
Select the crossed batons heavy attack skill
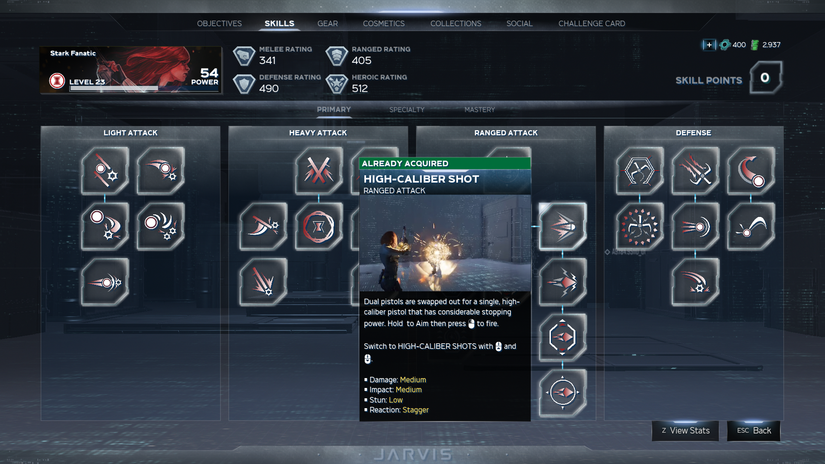(318, 171)
